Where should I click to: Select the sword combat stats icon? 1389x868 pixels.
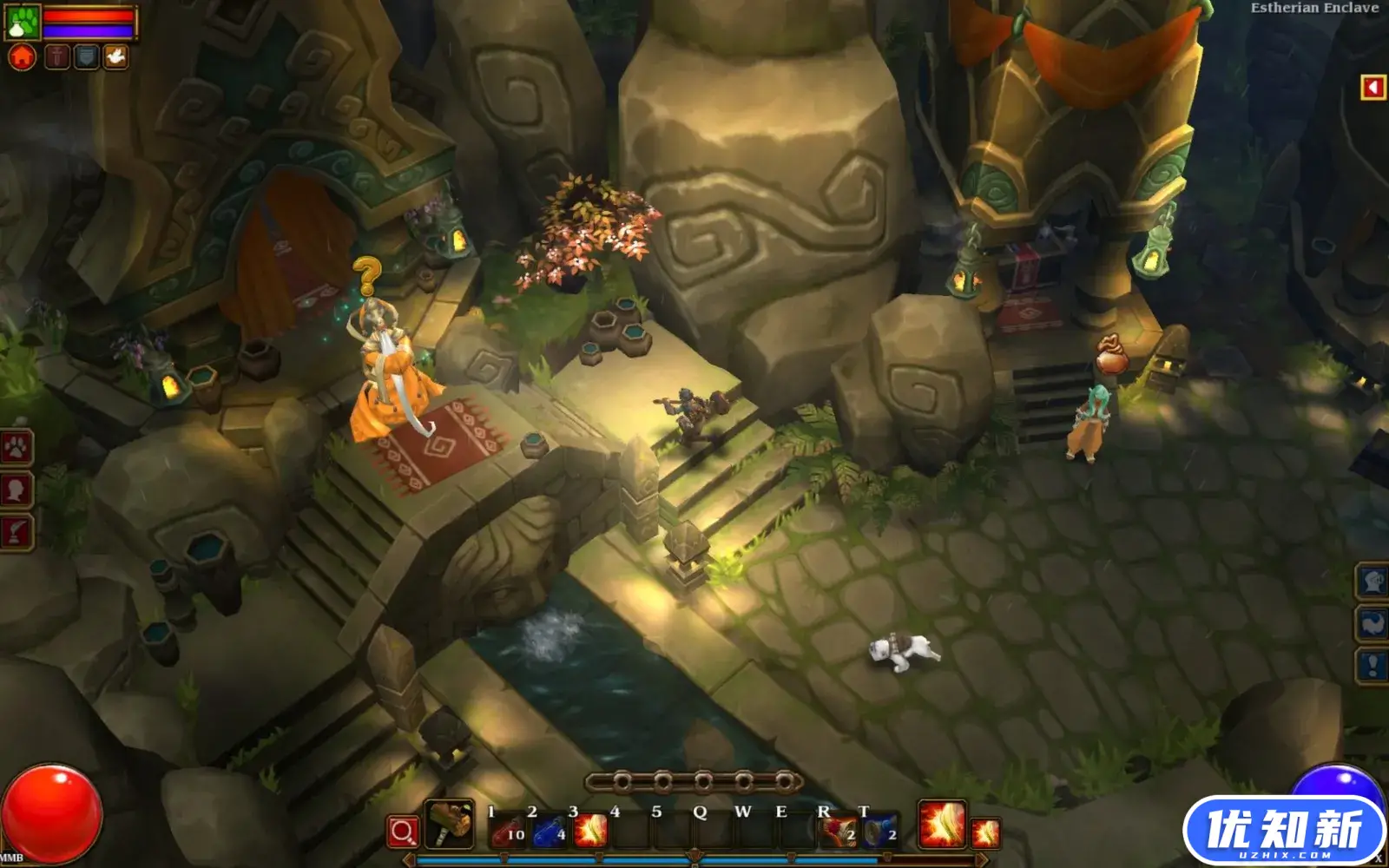tap(57, 57)
